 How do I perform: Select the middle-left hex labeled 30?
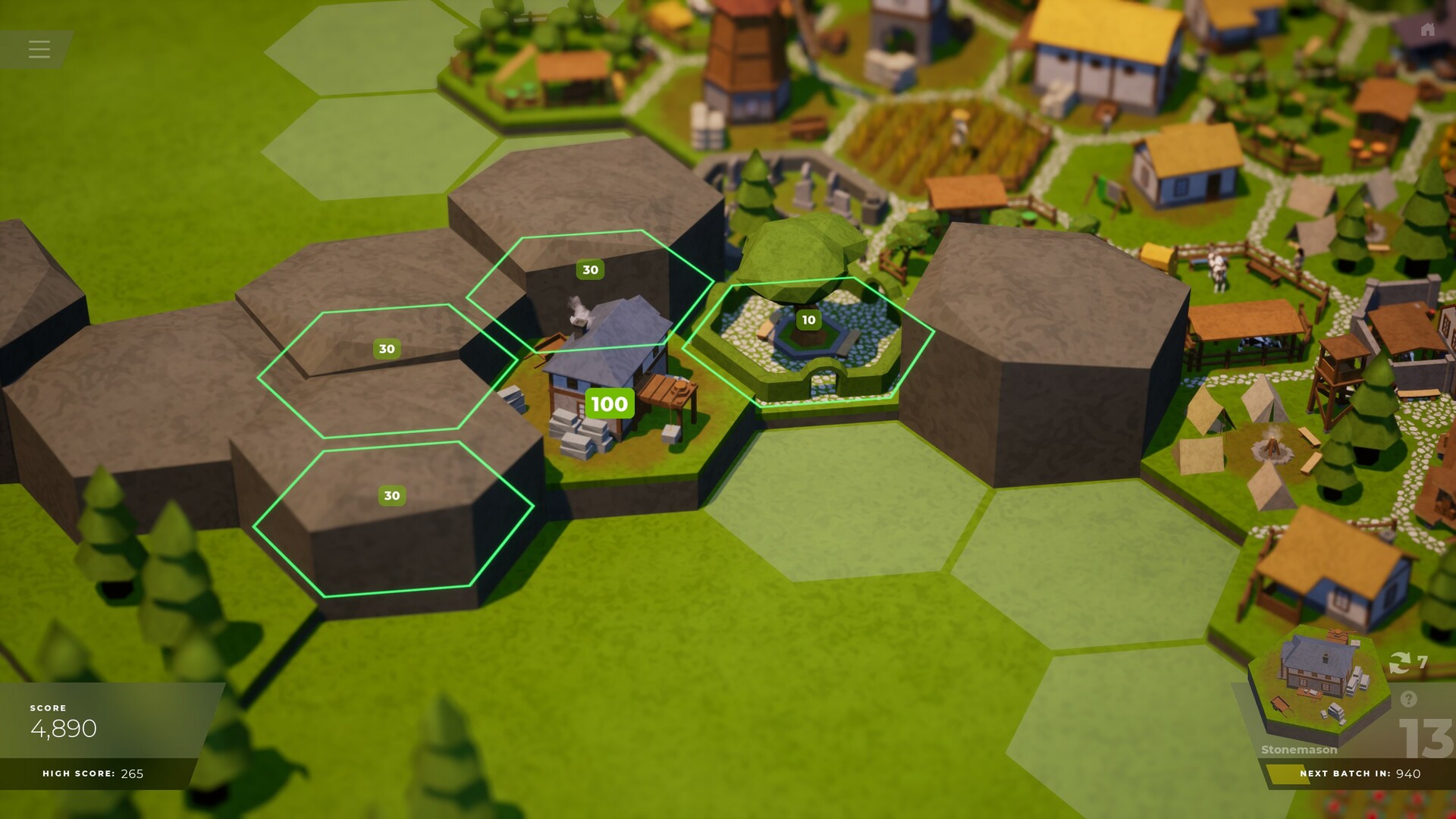click(387, 349)
